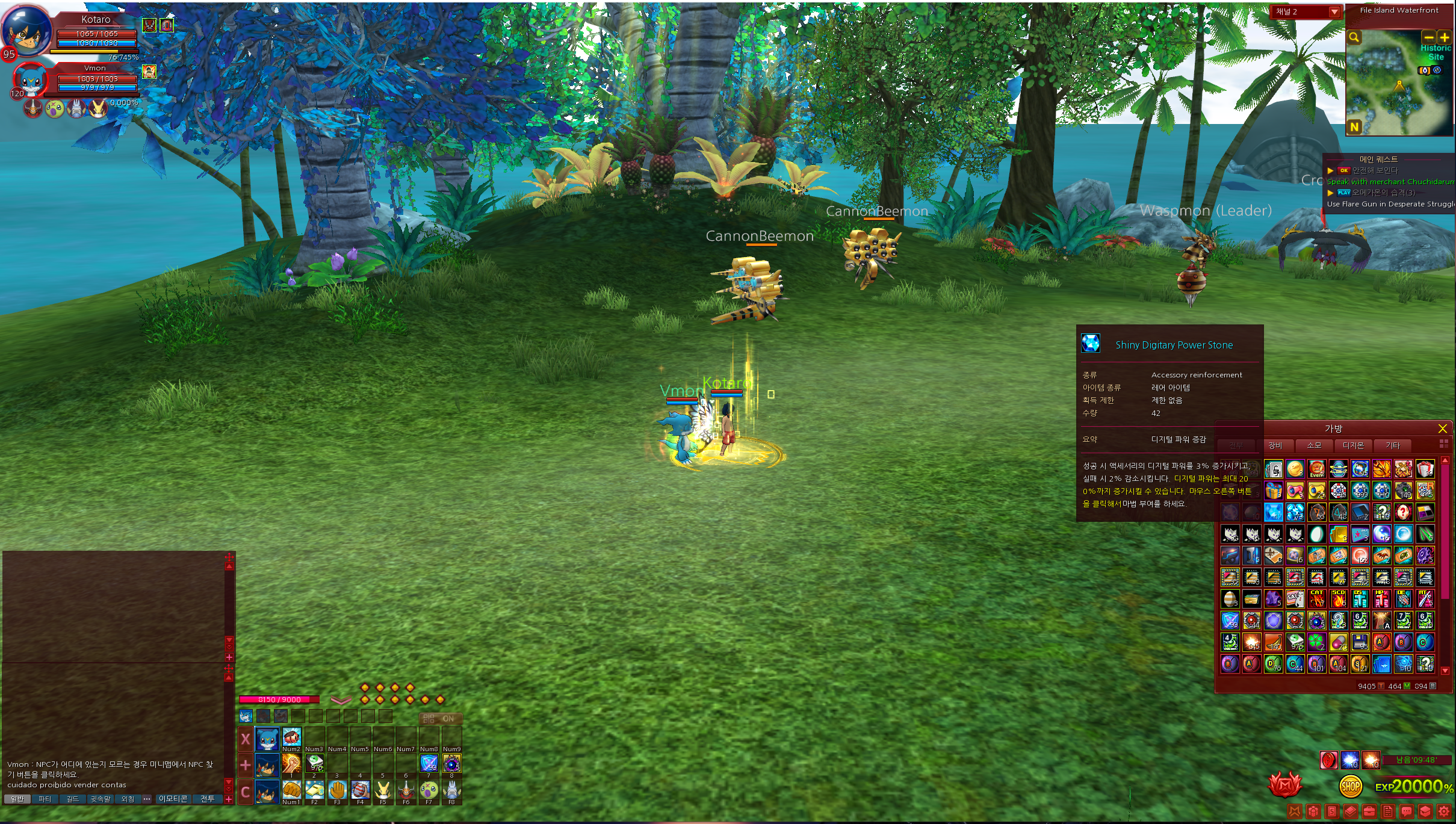
Task: Show the 기타 inventory tab
Action: (1393, 445)
